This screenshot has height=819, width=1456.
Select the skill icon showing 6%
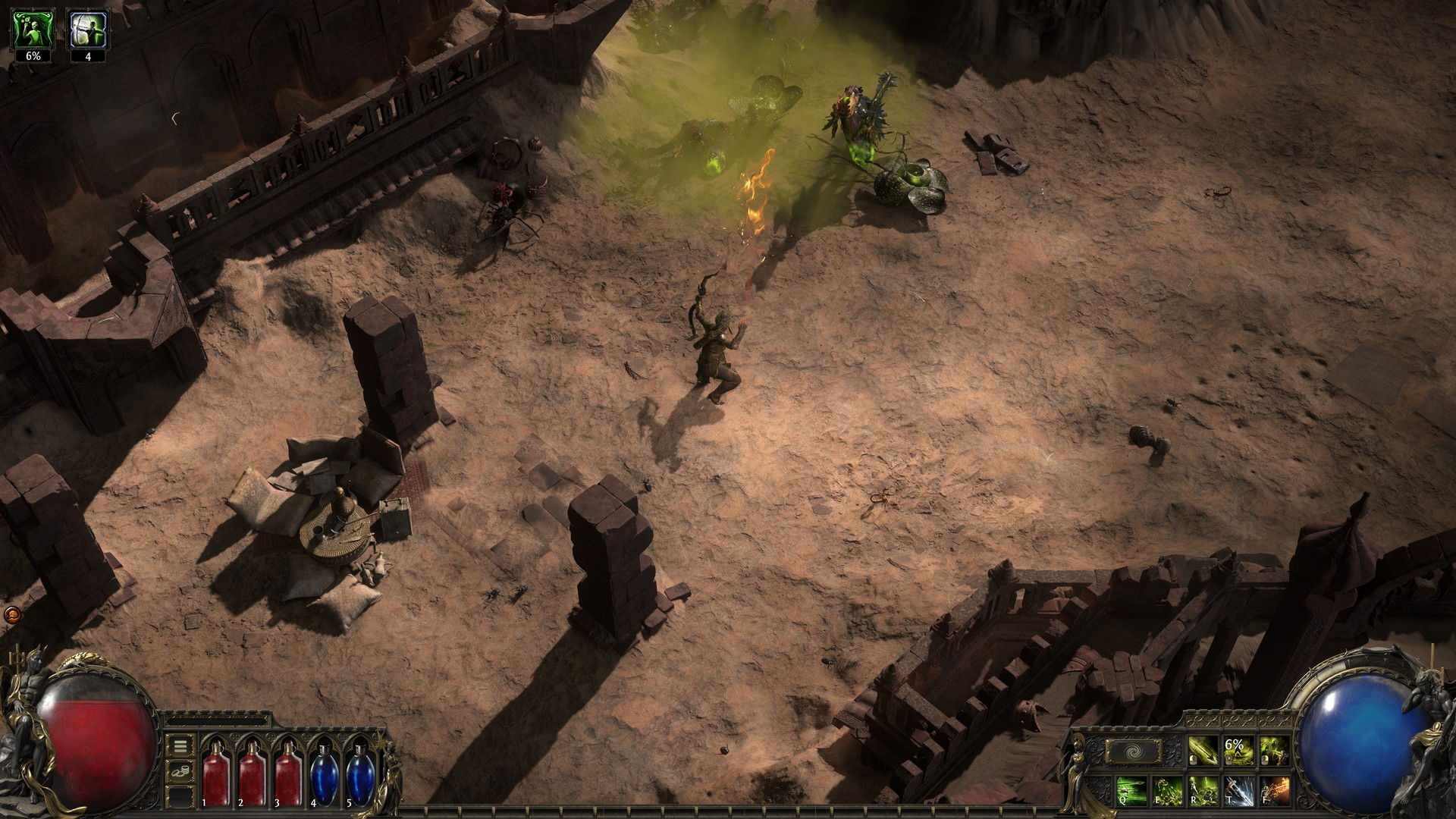[x=1238, y=752]
